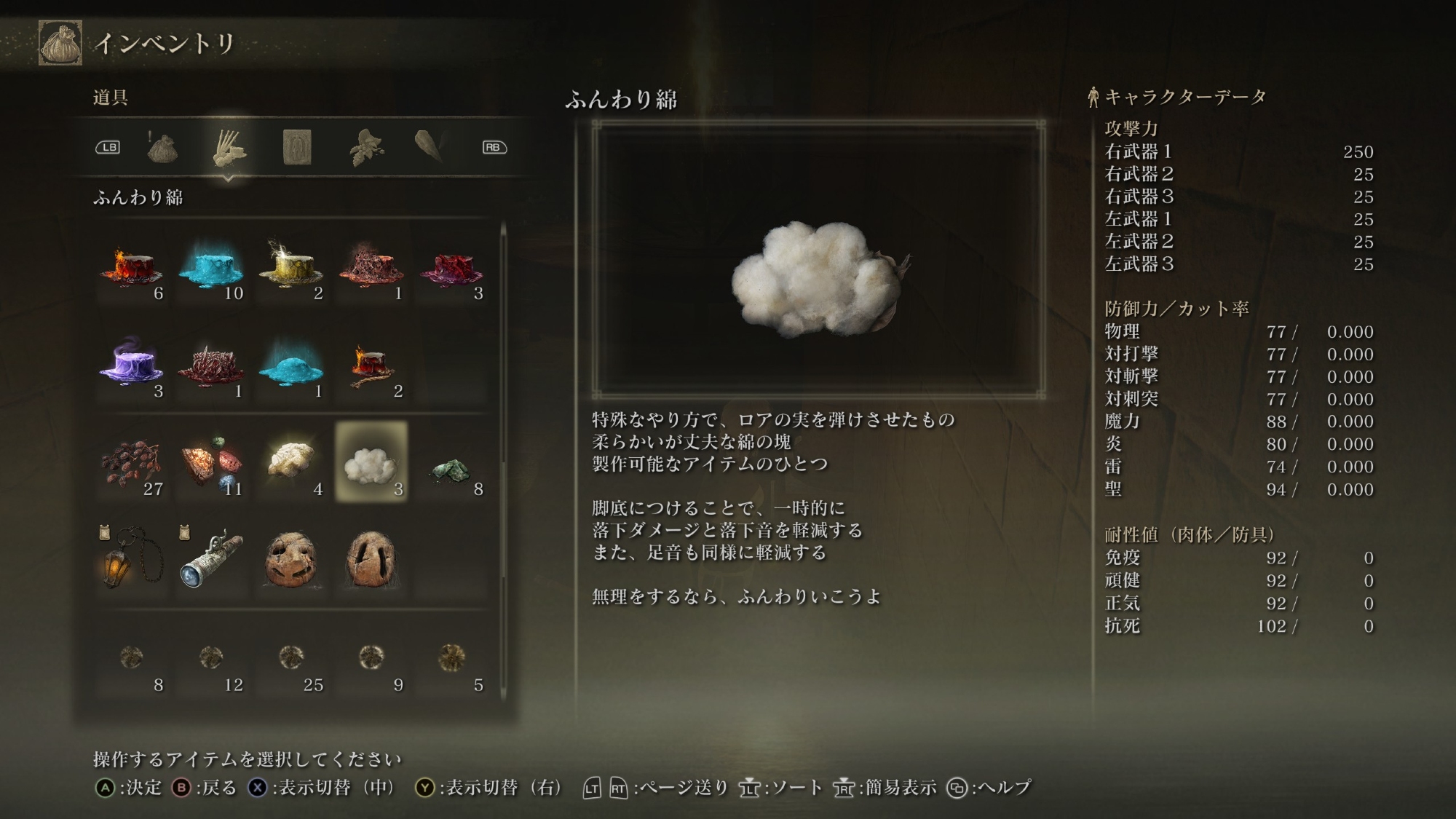1456x819 pixels.
Task: Click the highlighted white soft cotton slot
Action: 371,462
